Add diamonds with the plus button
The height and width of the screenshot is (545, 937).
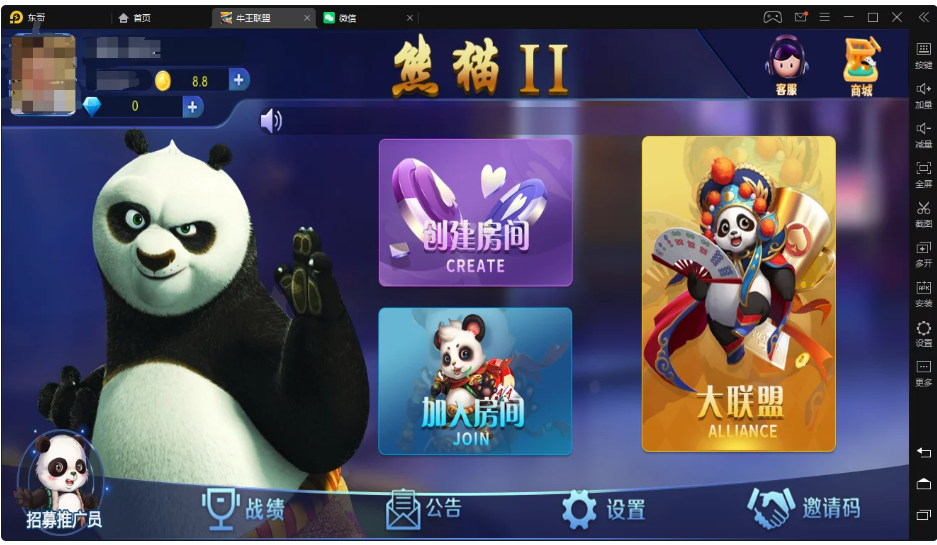(x=193, y=106)
